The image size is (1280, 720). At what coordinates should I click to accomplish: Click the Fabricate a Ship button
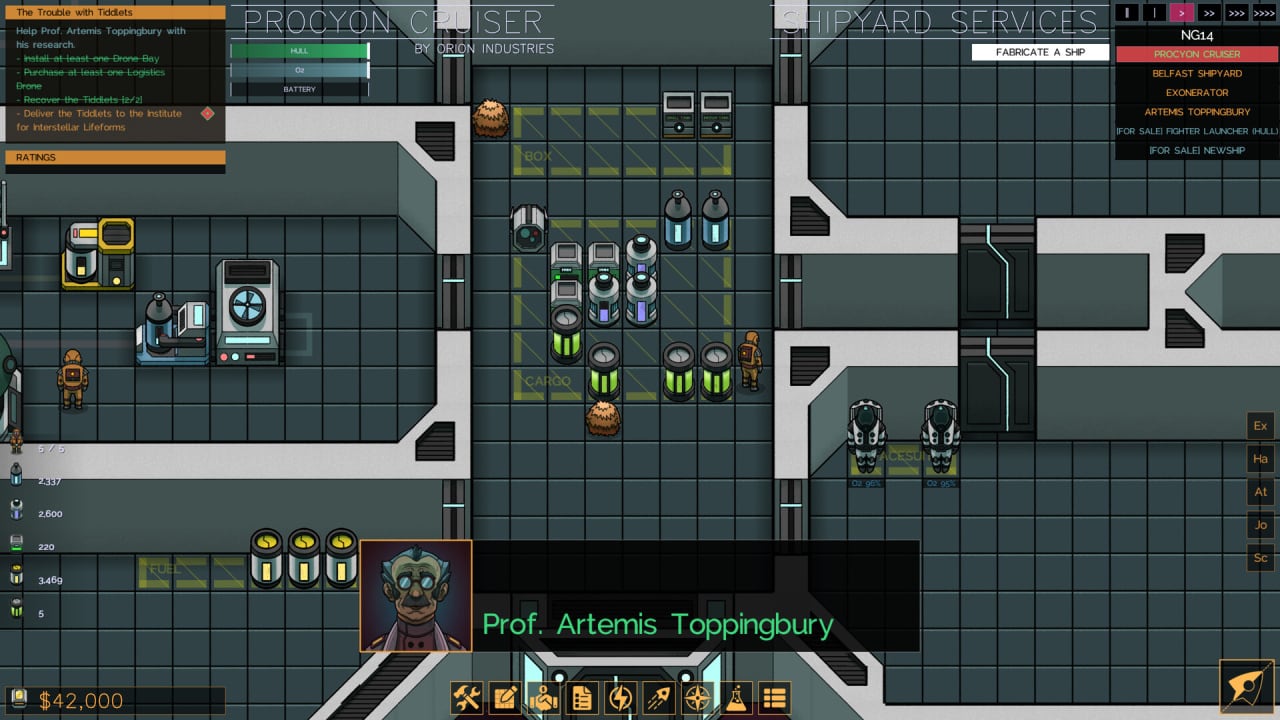pyautogui.click(x=1040, y=52)
